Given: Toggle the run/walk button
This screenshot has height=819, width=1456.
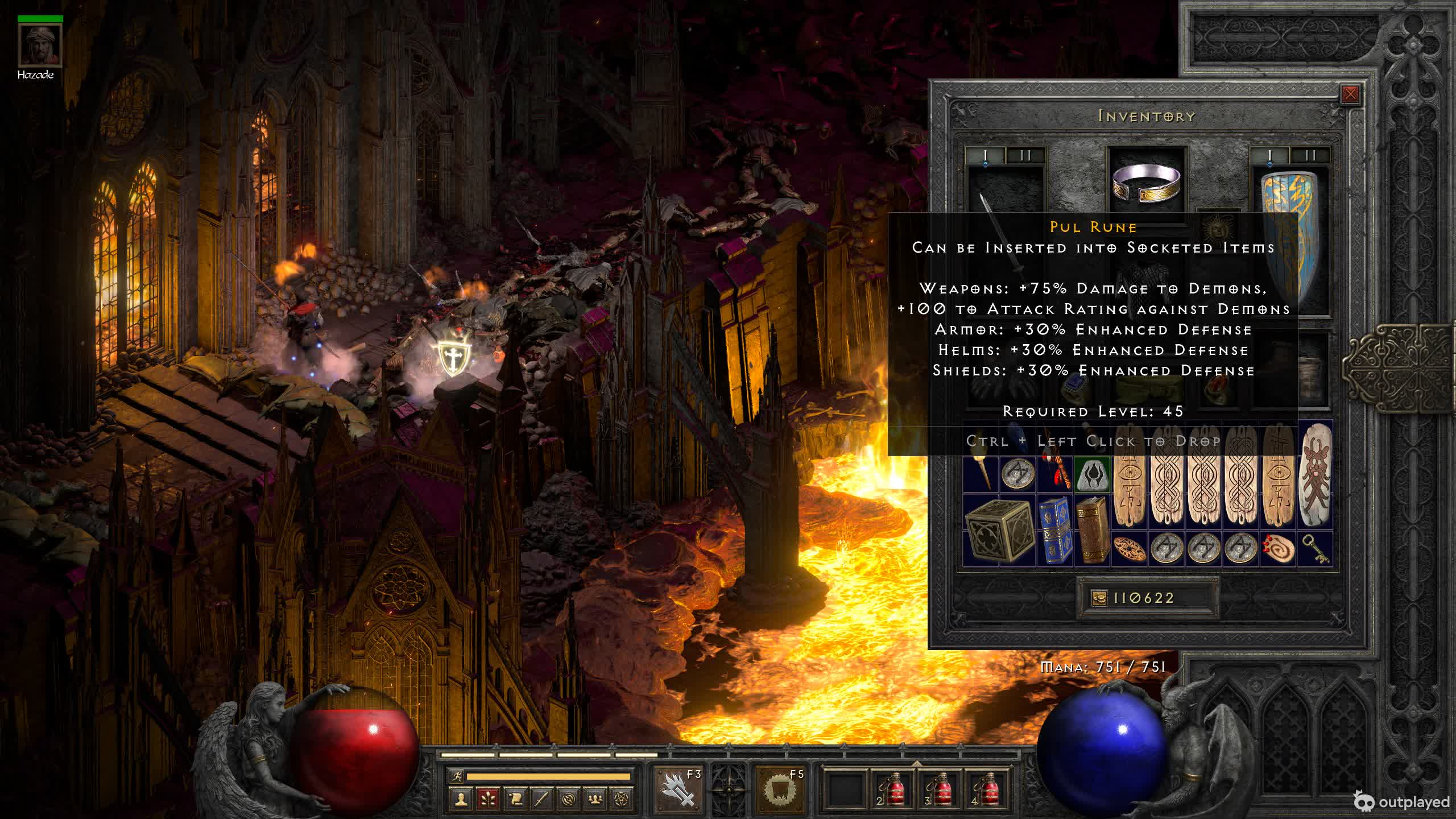Looking at the screenshot, I should coord(456,776).
